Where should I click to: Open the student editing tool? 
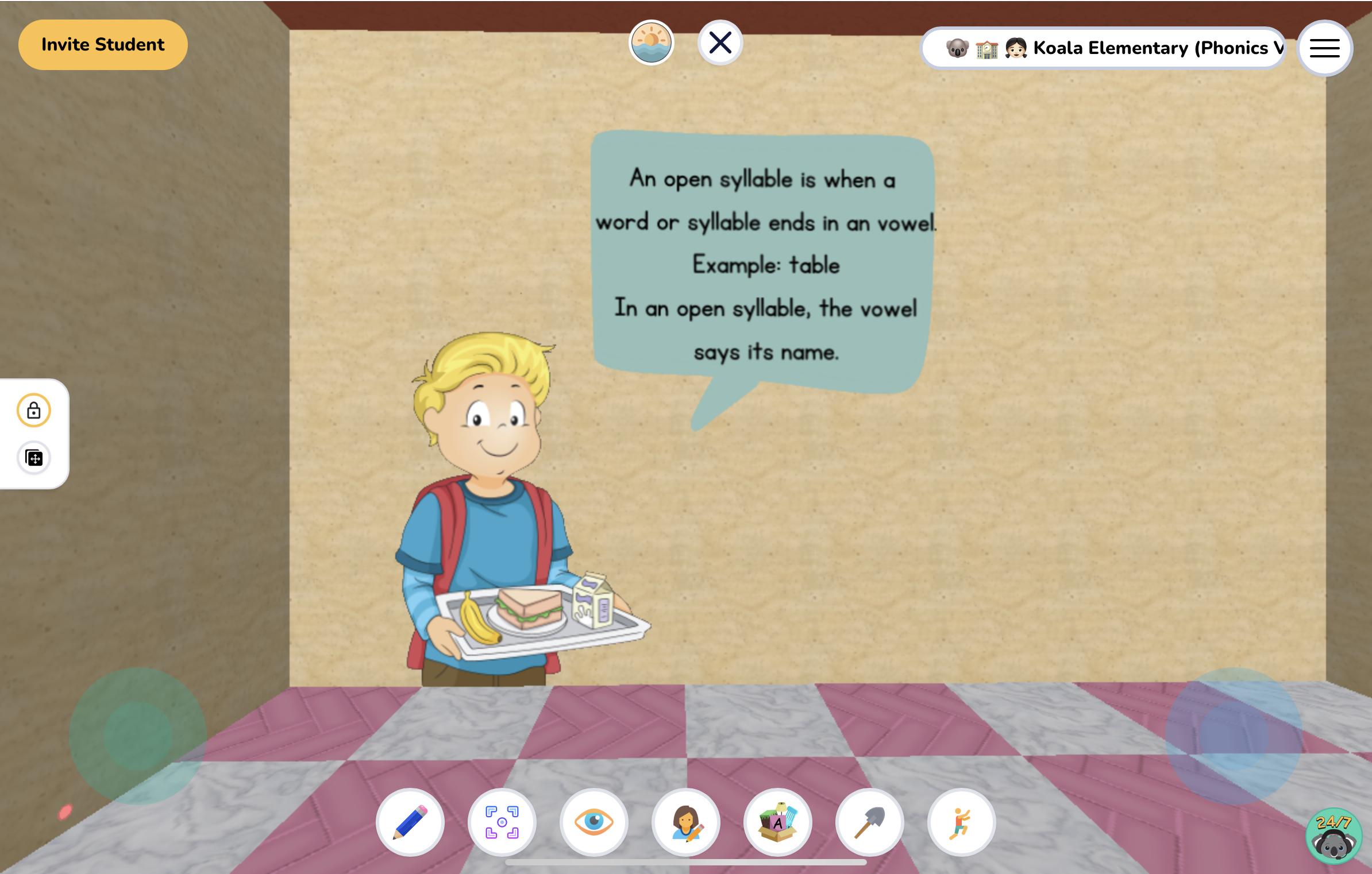[685, 822]
